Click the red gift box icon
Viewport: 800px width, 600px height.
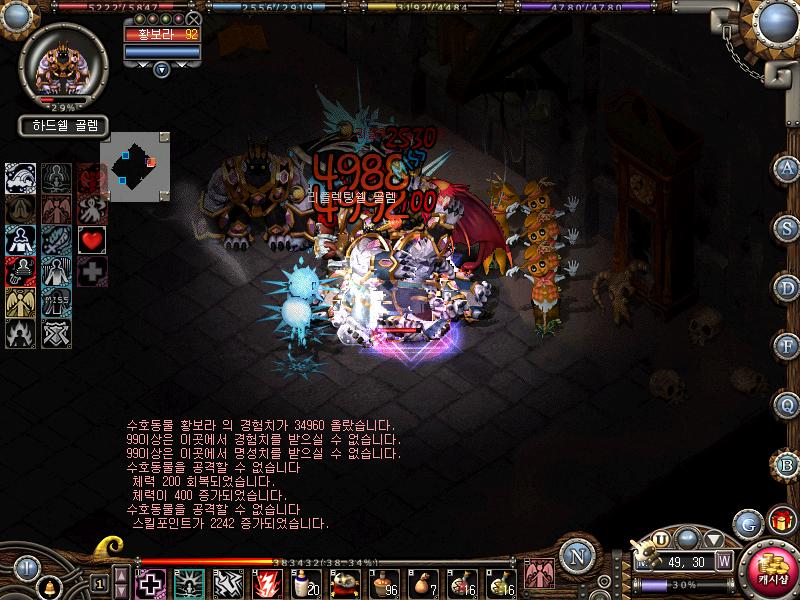point(780,521)
